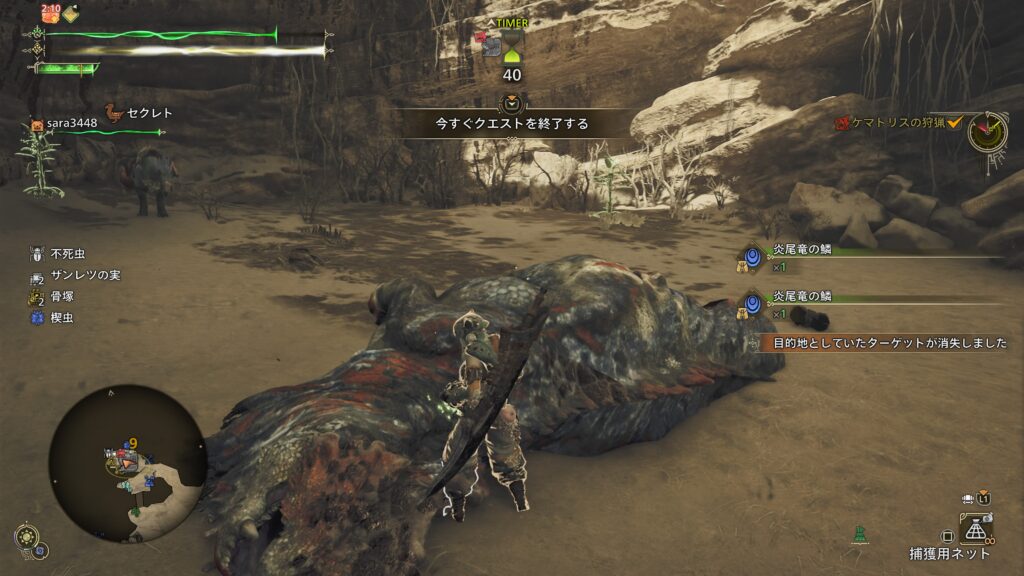Select 今すぐクエストを終了する to end quest
The image size is (1024, 576).
click(x=511, y=124)
